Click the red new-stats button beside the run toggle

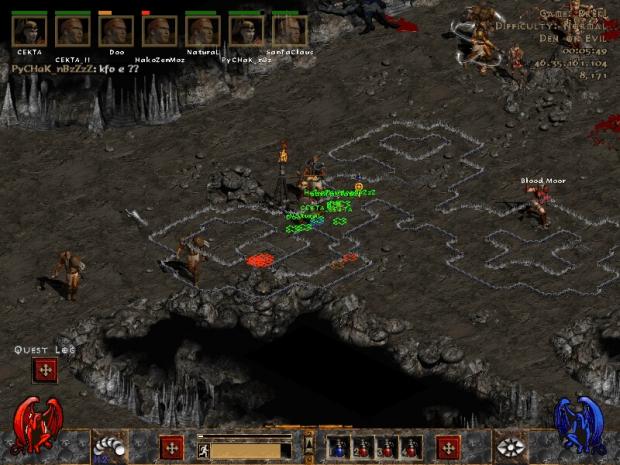pyautogui.click(x=172, y=447)
